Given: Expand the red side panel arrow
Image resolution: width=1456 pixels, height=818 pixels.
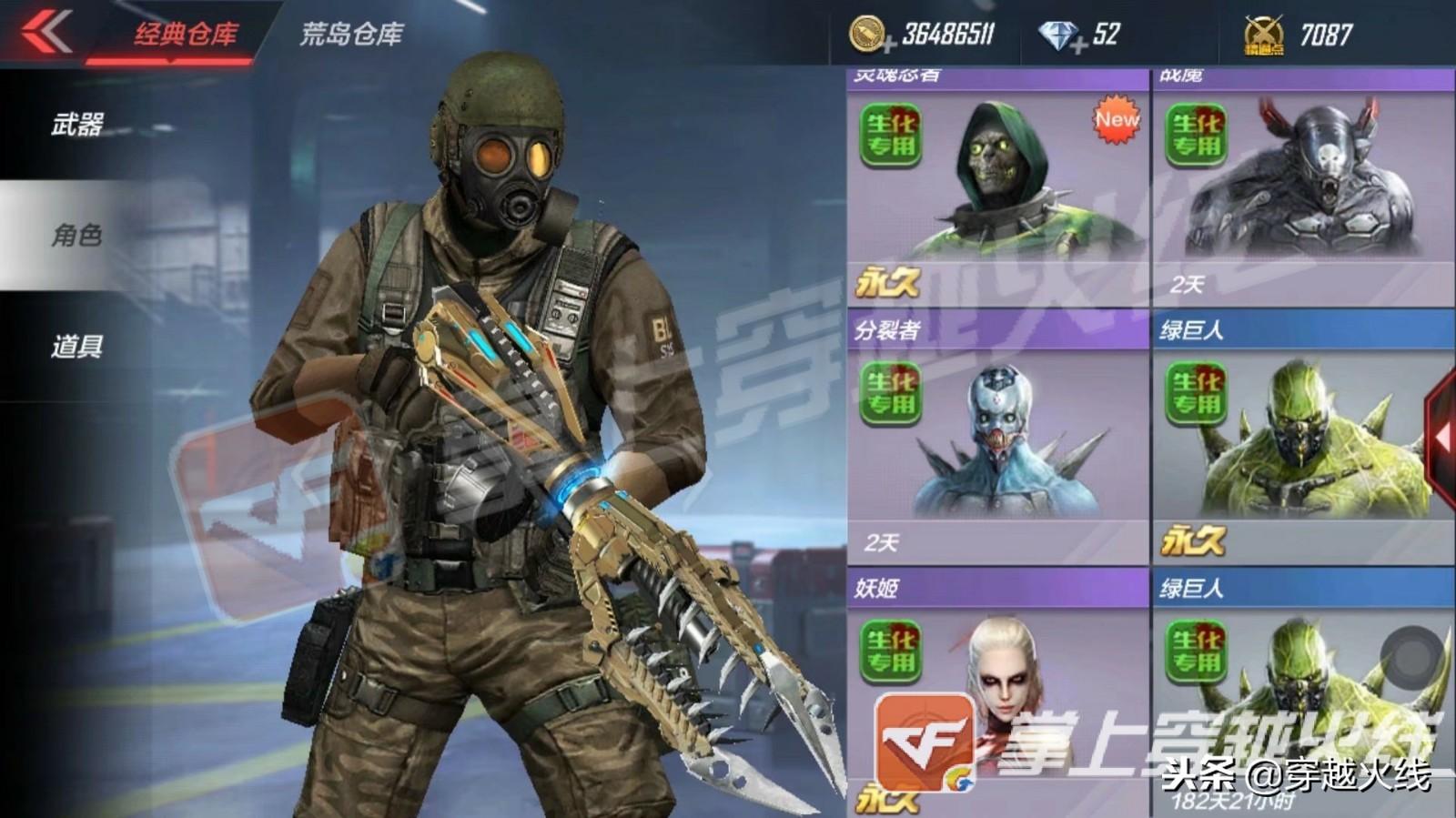Looking at the screenshot, I should (1441, 437).
